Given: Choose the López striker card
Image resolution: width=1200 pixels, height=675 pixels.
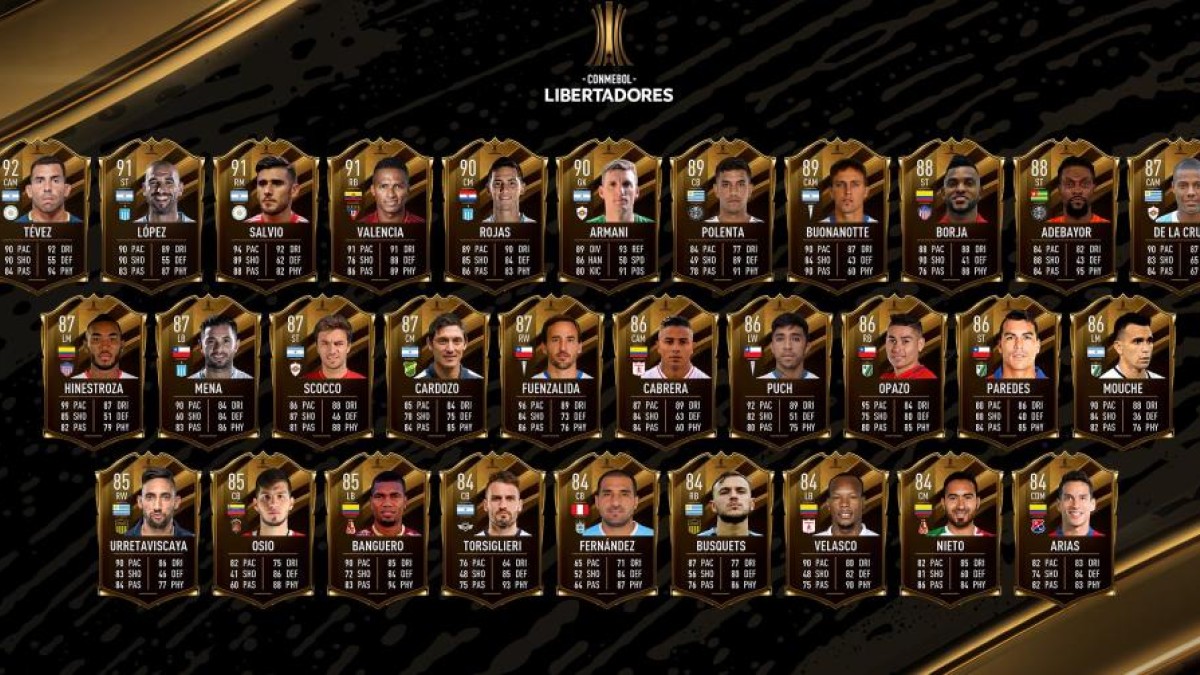Looking at the screenshot, I should coord(152,214).
